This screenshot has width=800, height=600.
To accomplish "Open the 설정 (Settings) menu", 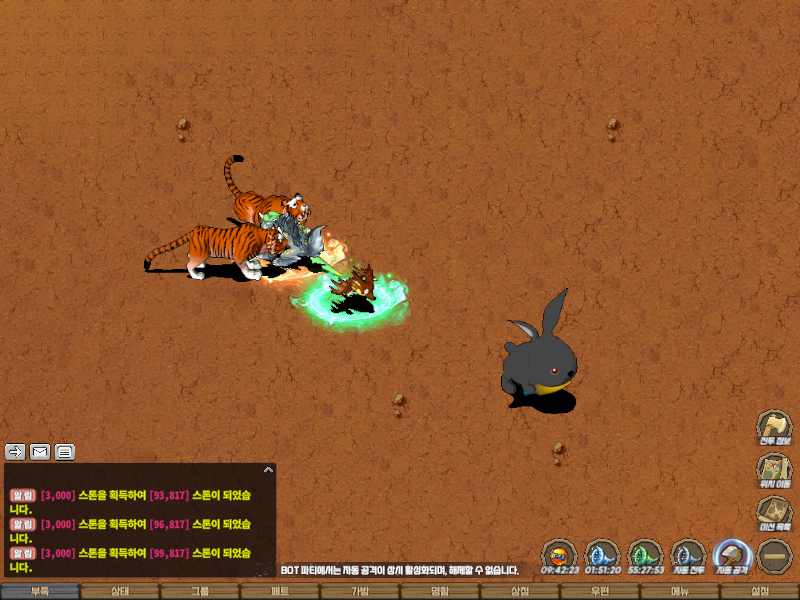I will click(x=760, y=591).
